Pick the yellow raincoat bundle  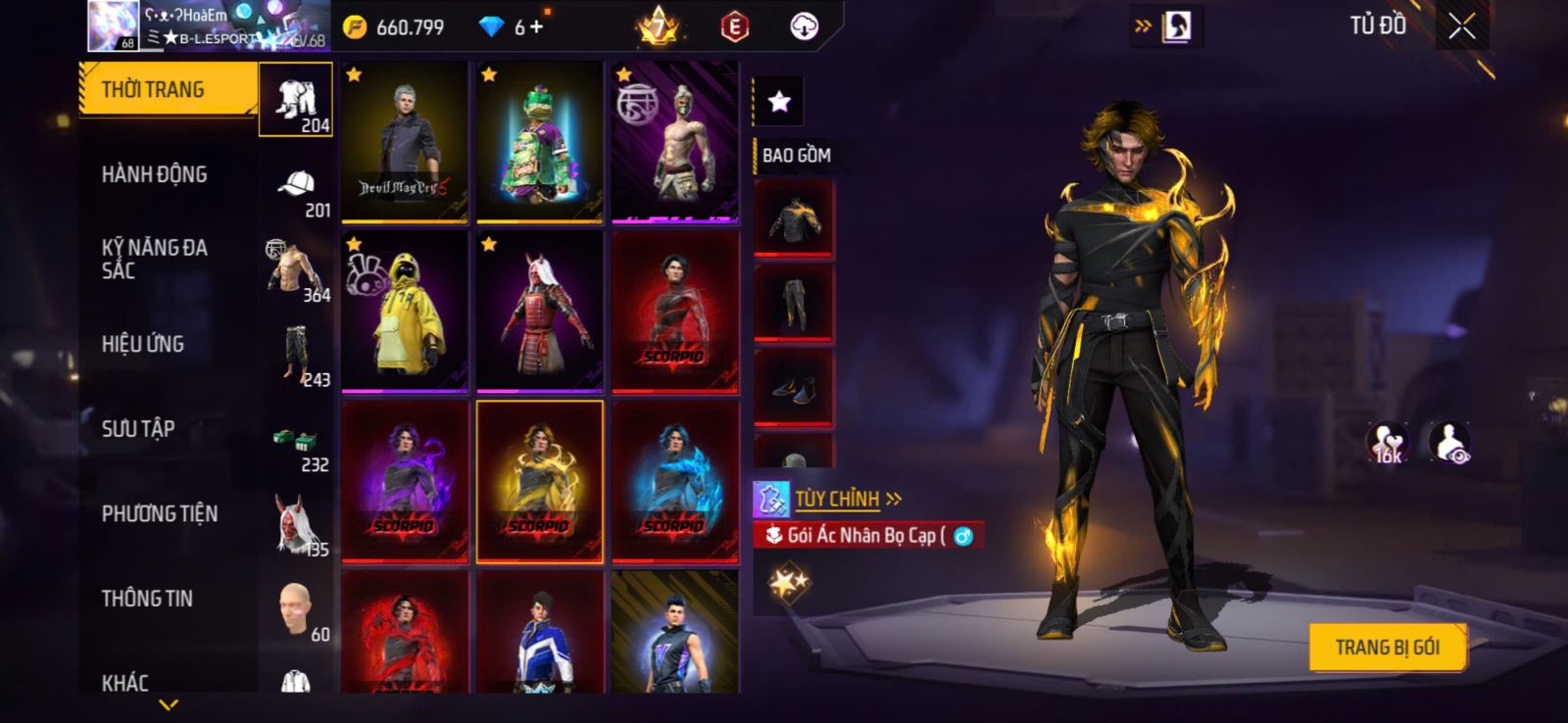[404, 312]
